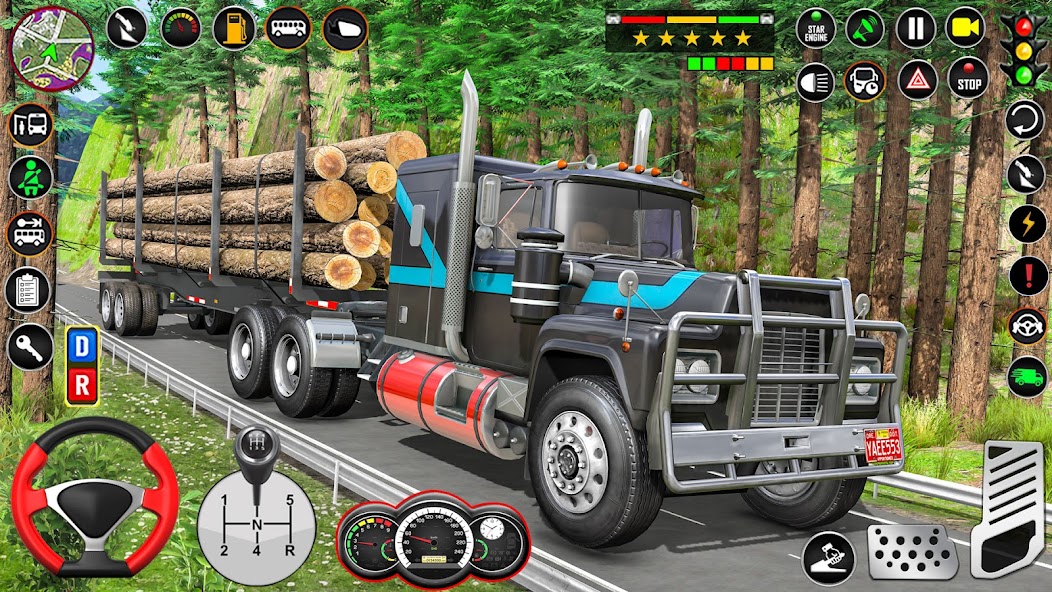Activate the yellow lightning bolt button
The image size is (1052, 592).
1028,223
